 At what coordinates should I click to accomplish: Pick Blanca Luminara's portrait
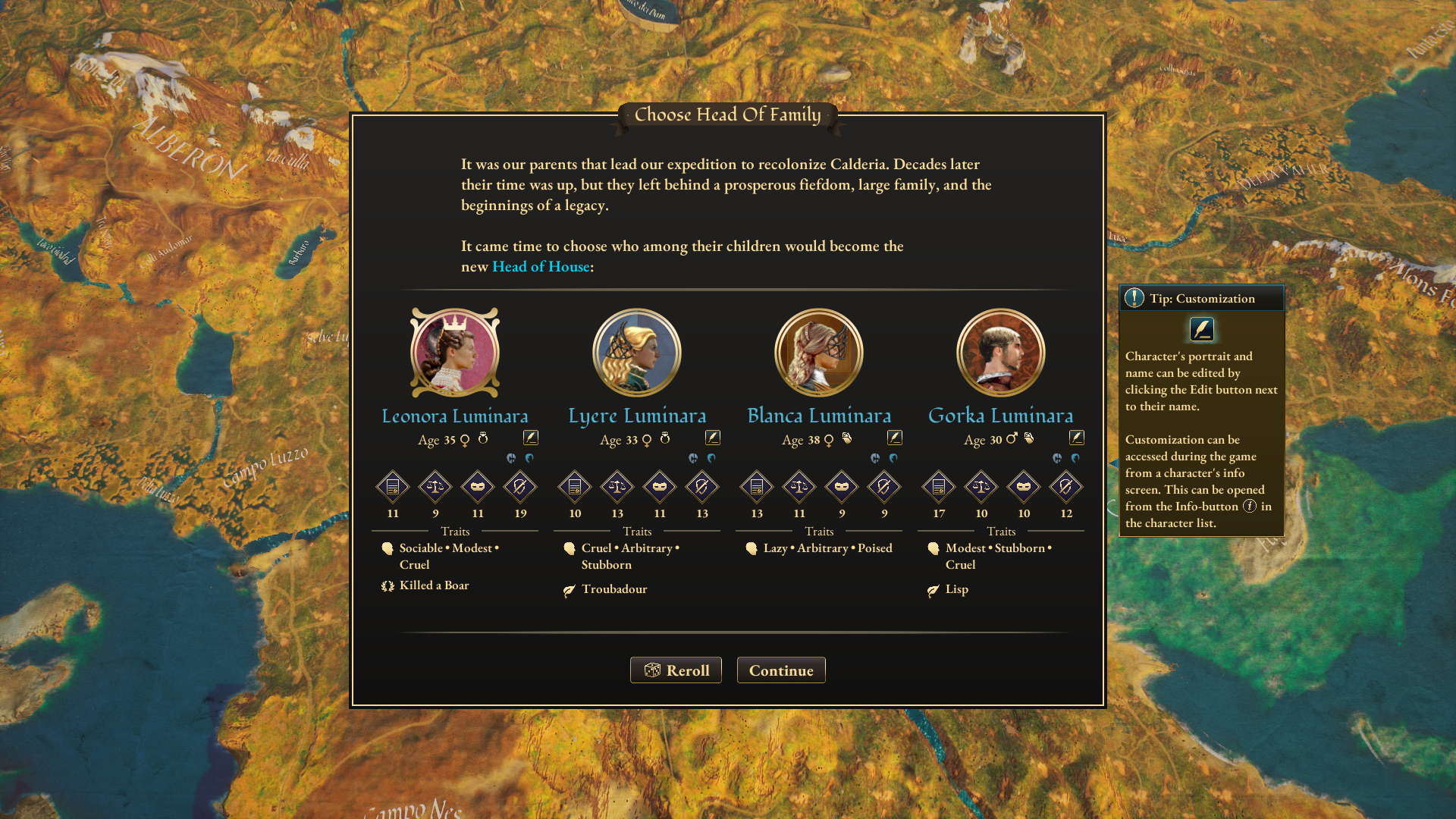click(x=819, y=353)
